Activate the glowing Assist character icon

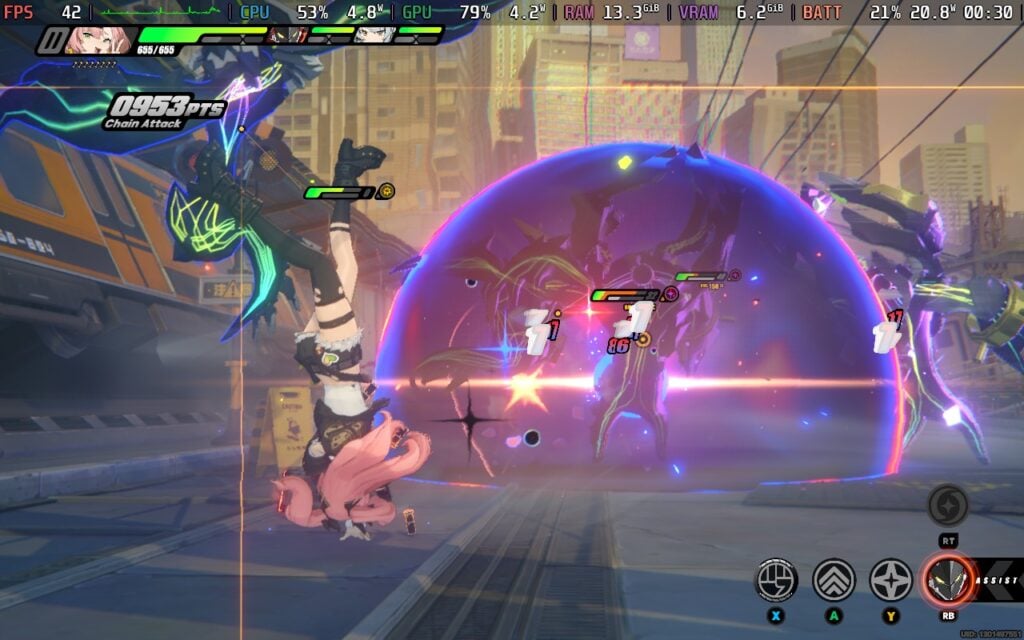(947, 579)
